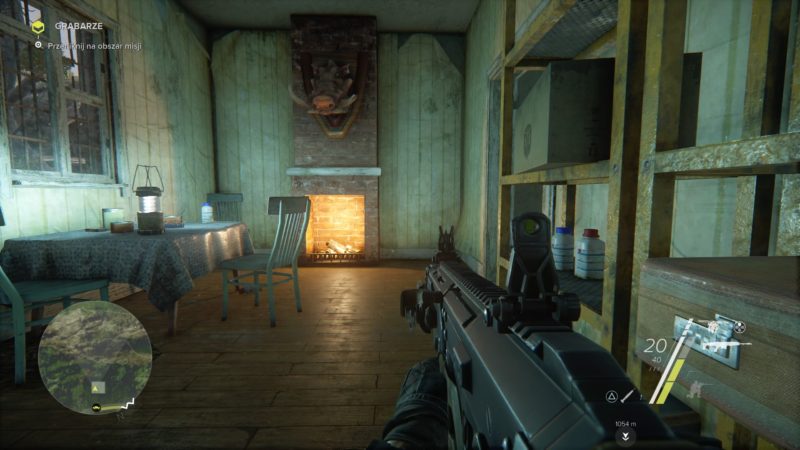Viewport: 800px width, 450px height.
Task: Select the mission objective target icon
Action: point(37,45)
